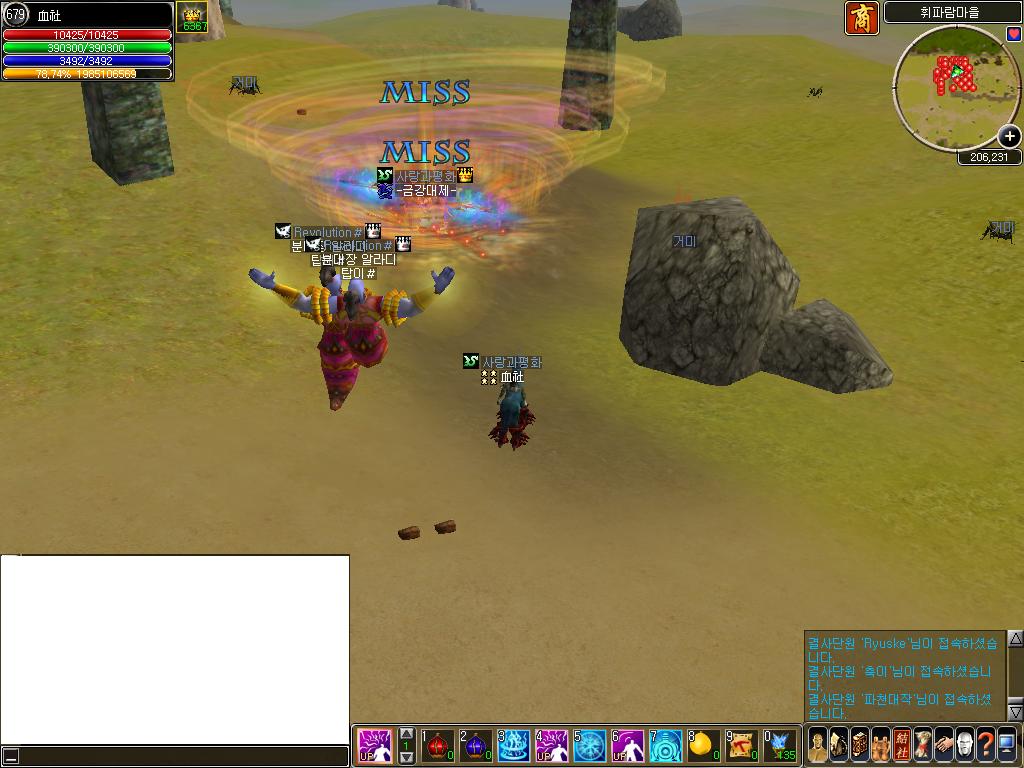Use the blue crystal item in slot 0
Image resolution: width=1024 pixels, height=768 pixels.
pos(780,745)
